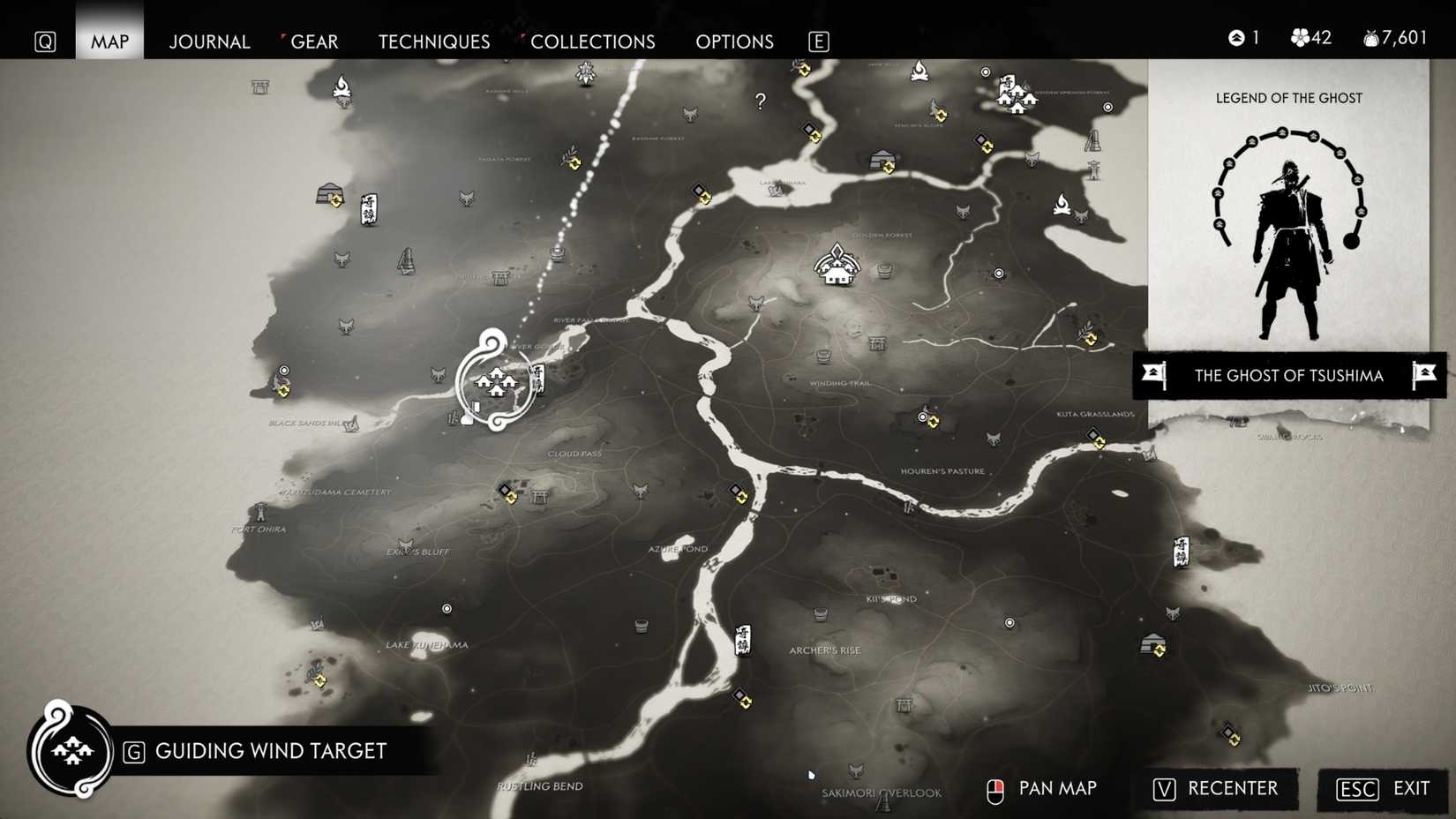1456x819 pixels.
Task: Click the Q navigation key button
Action: click(x=44, y=41)
